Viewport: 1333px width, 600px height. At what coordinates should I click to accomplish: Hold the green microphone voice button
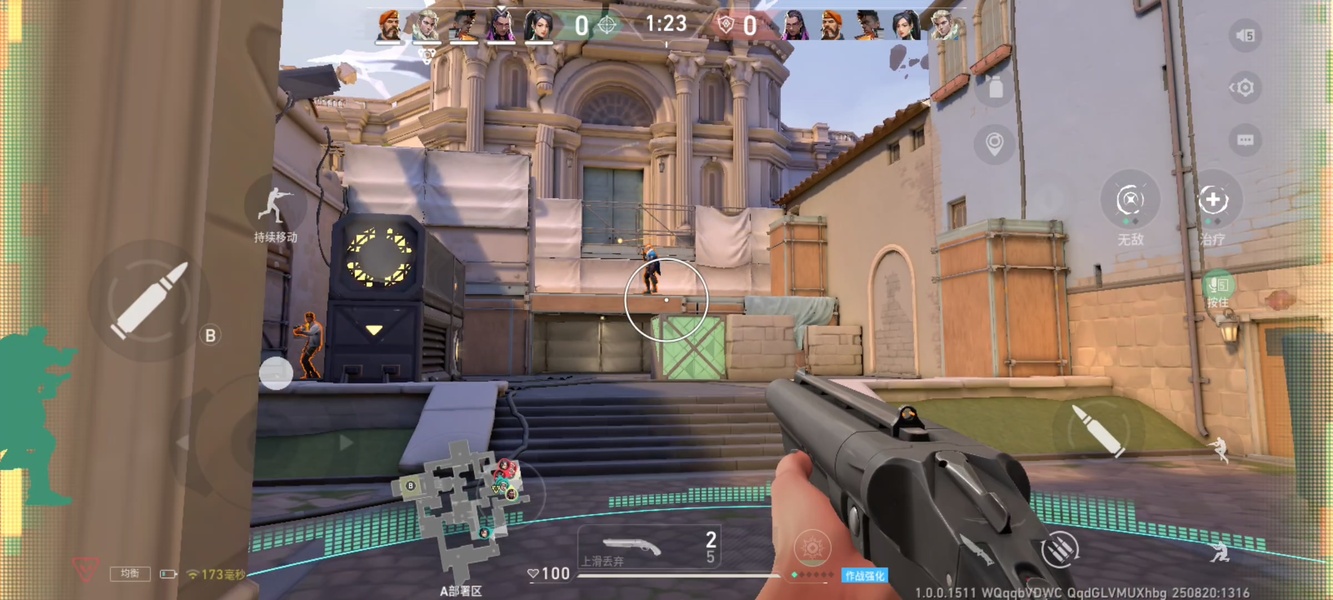coord(1217,288)
